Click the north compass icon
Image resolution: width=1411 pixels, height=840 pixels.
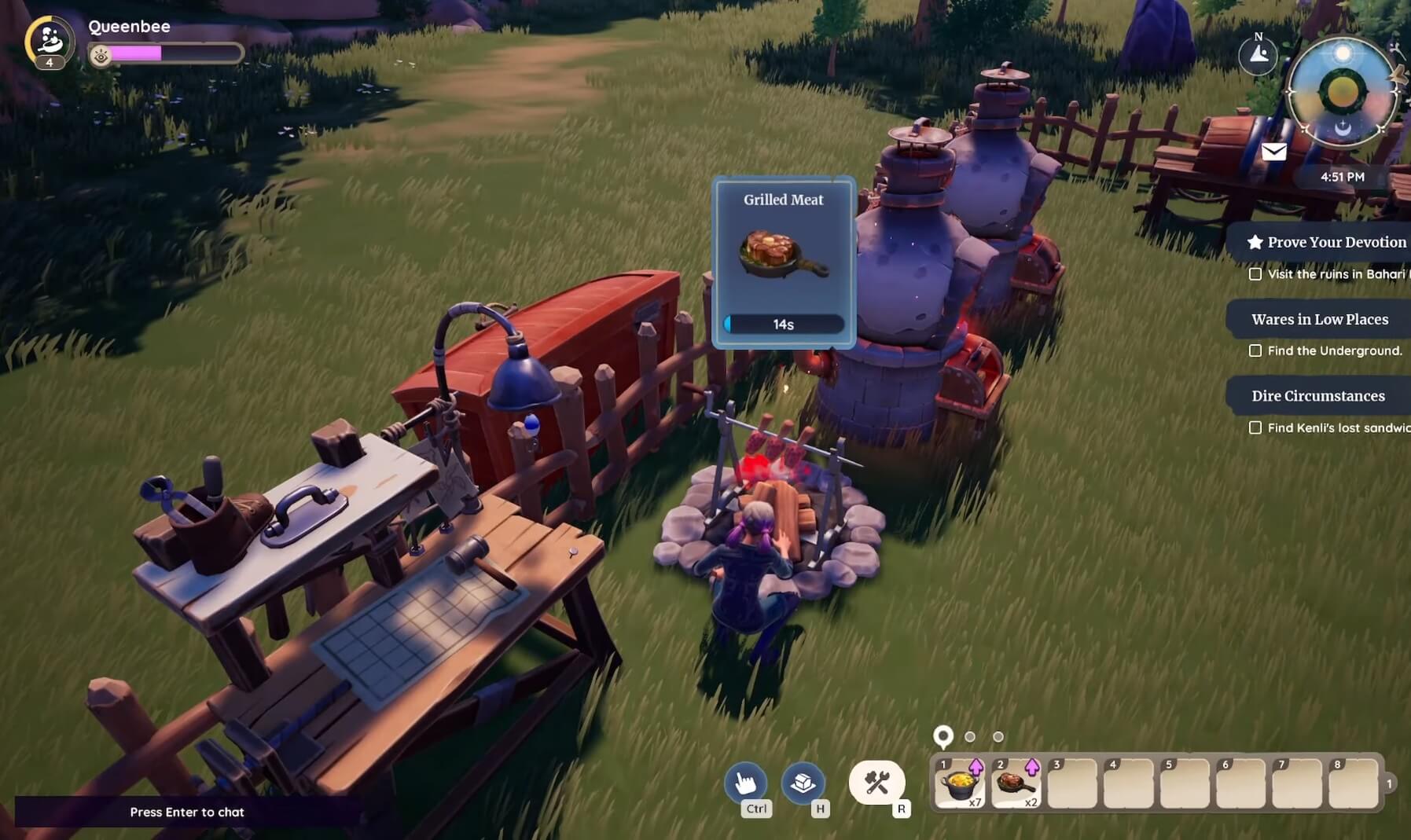point(1258,54)
